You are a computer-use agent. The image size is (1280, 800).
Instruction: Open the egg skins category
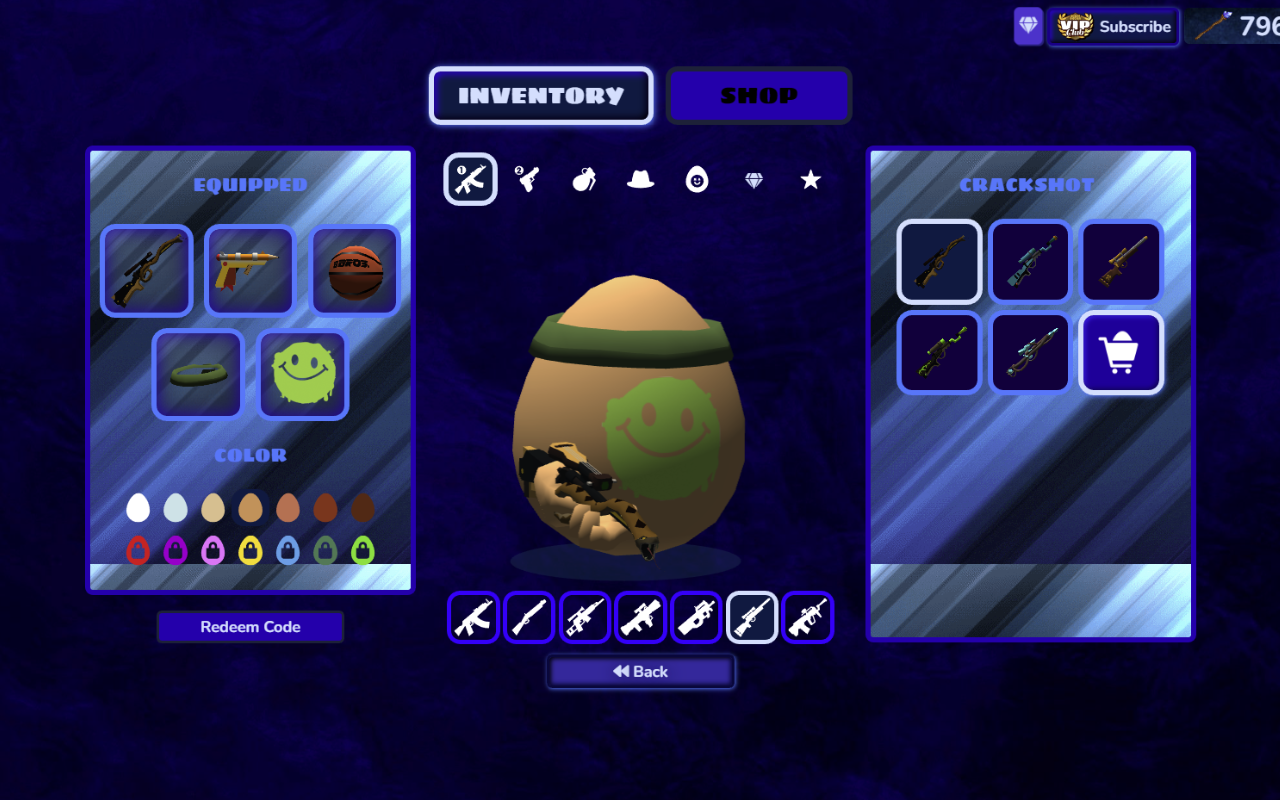coord(696,179)
